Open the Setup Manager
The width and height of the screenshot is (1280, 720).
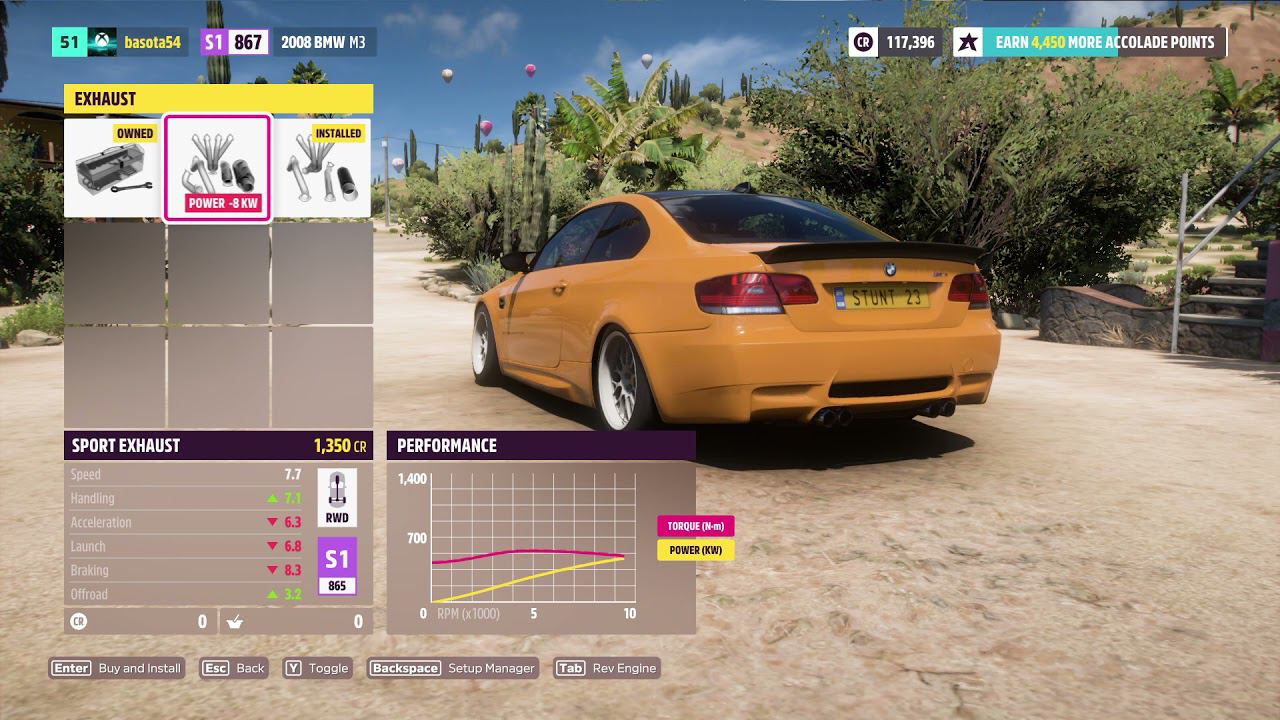coord(453,668)
